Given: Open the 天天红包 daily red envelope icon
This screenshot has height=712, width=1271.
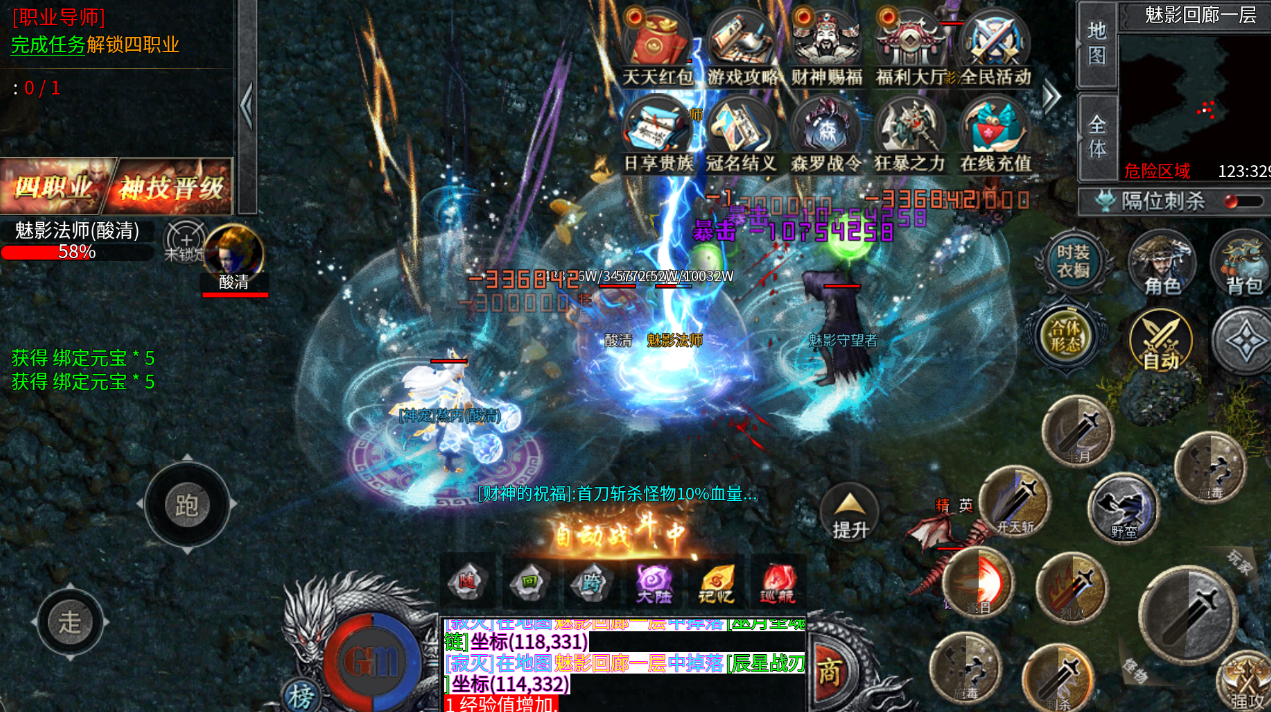Looking at the screenshot, I should tap(657, 45).
